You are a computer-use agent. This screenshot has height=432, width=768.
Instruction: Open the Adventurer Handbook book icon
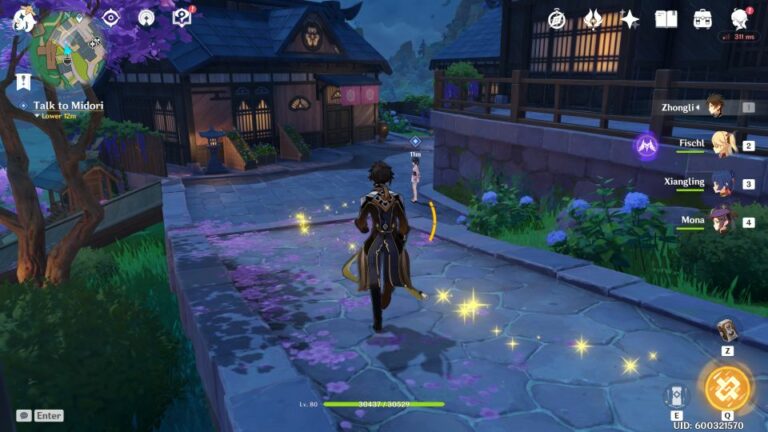(x=666, y=19)
